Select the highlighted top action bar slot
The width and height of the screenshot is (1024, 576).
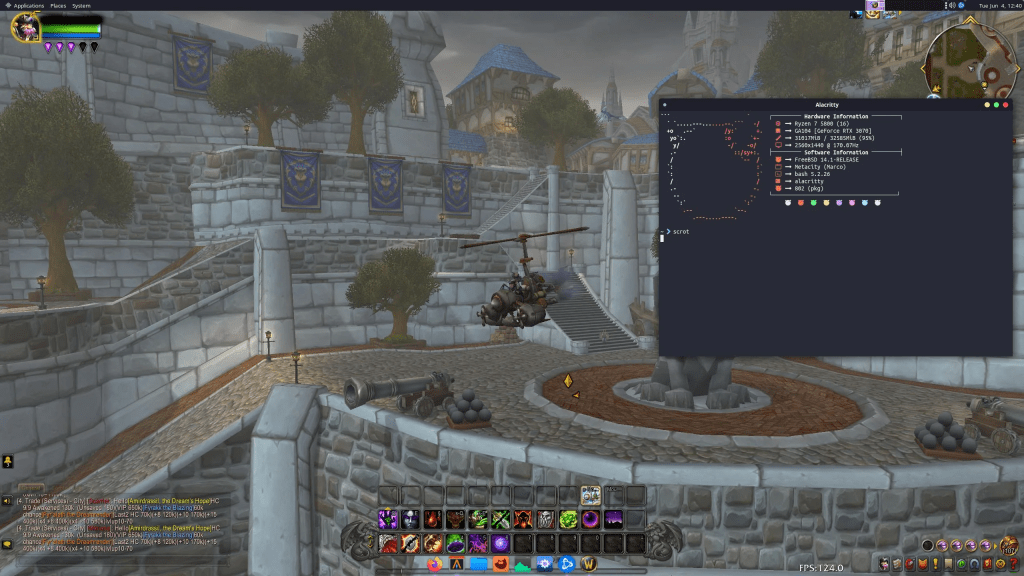[x=590, y=495]
